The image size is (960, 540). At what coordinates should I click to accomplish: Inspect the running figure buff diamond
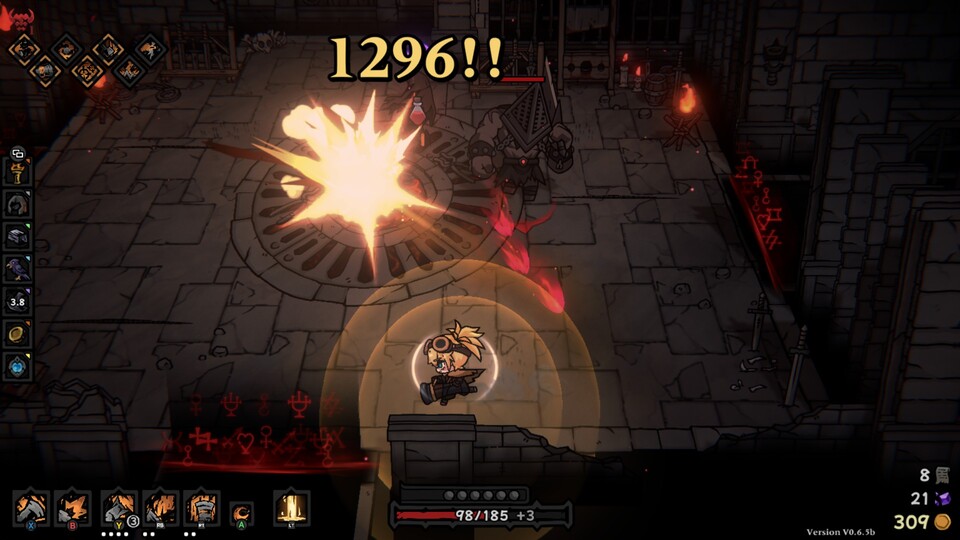pyautogui.click(x=150, y=47)
